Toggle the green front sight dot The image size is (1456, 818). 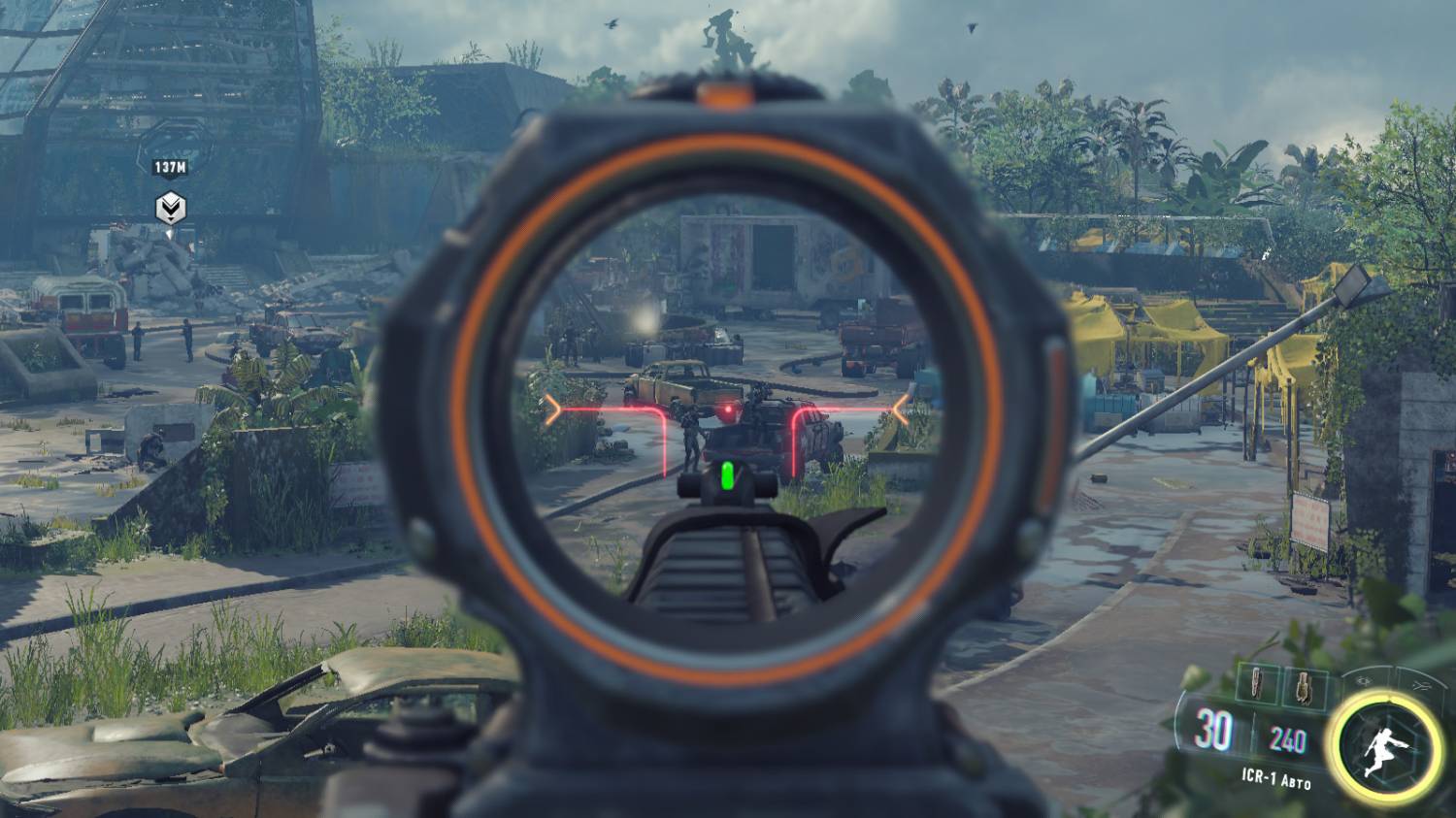click(x=726, y=475)
